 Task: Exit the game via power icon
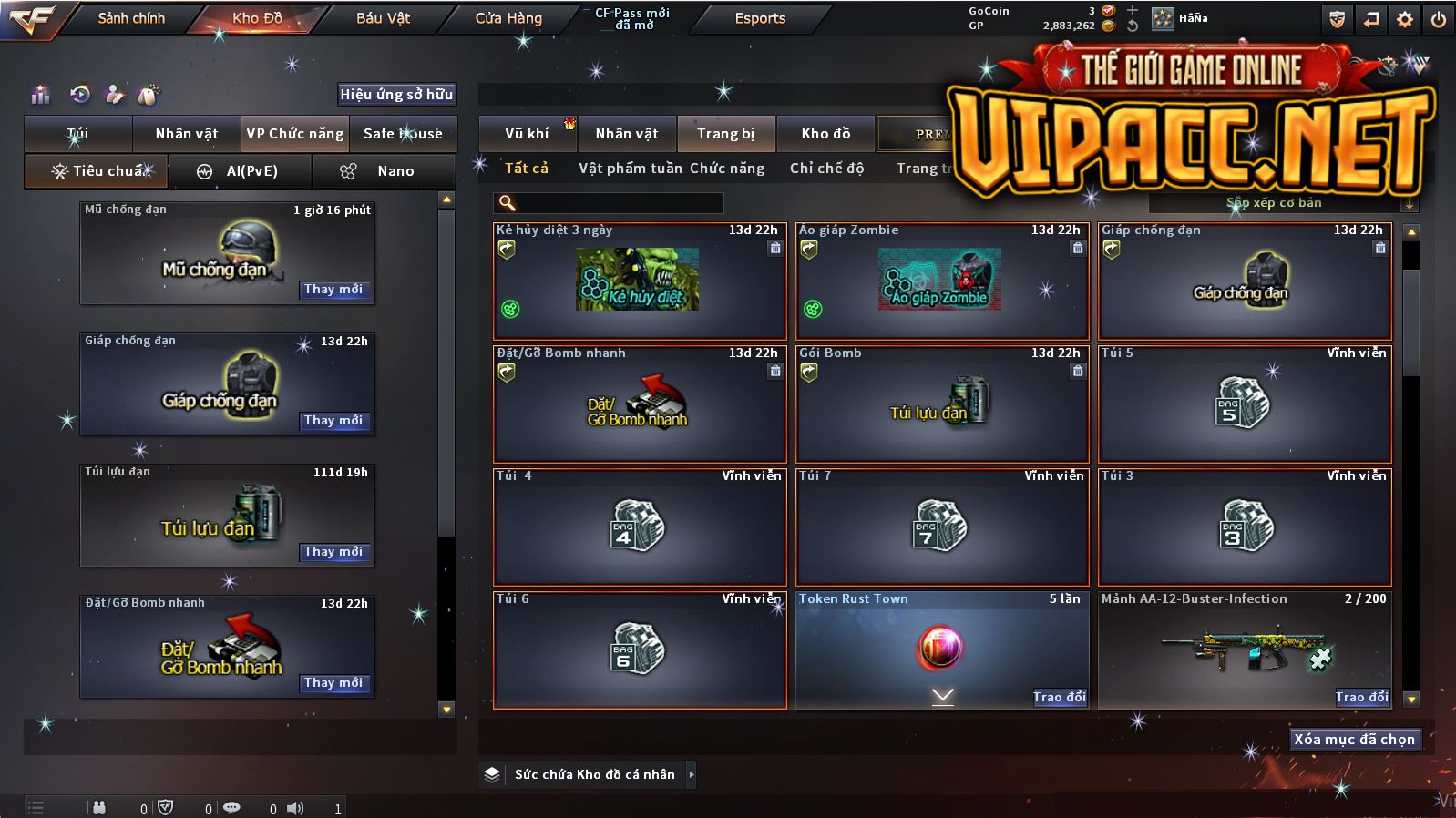pyautogui.click(x=1439, y=19)
